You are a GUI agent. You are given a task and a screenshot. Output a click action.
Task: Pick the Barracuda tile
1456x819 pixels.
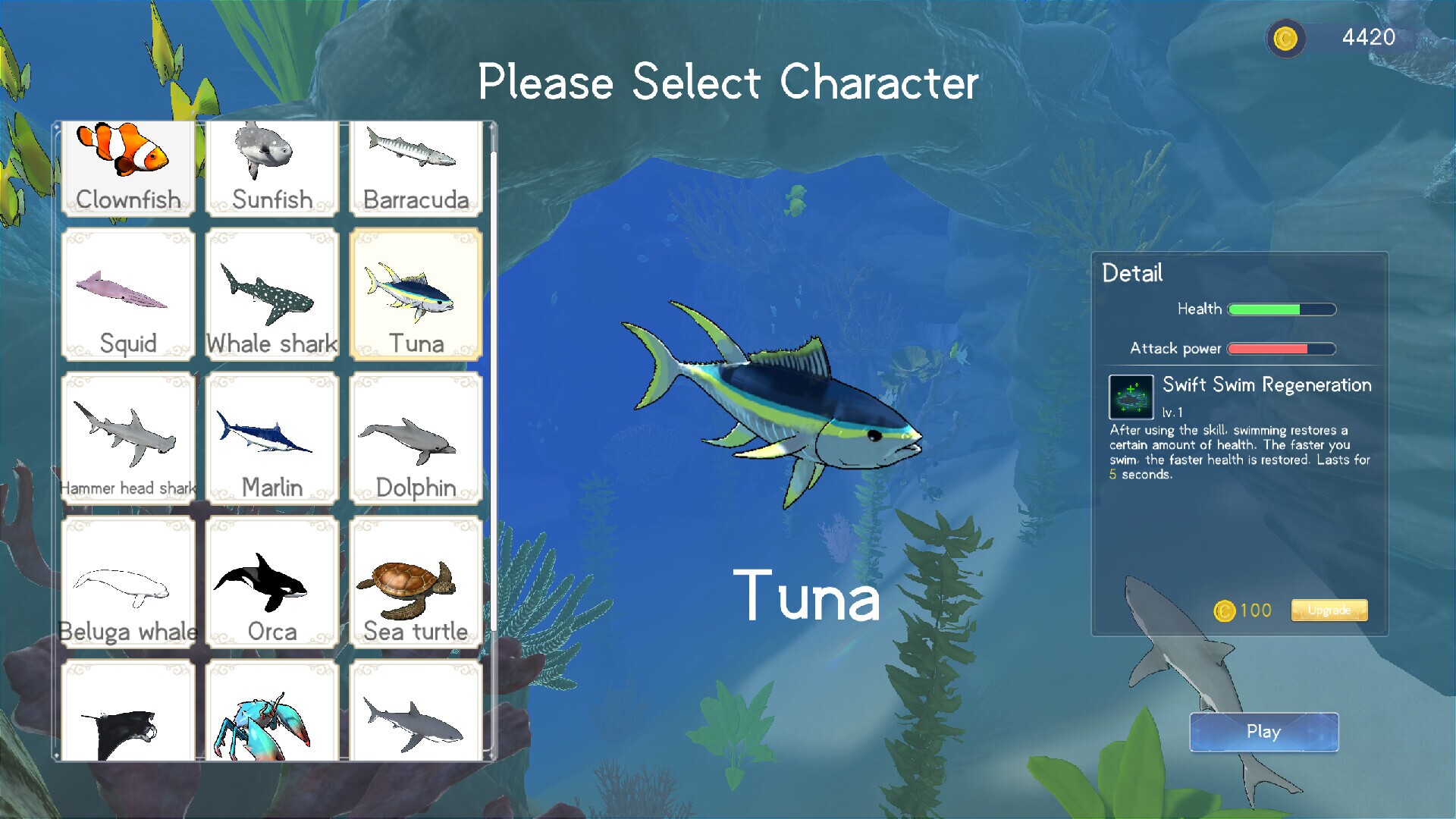(x=416, y=168)
